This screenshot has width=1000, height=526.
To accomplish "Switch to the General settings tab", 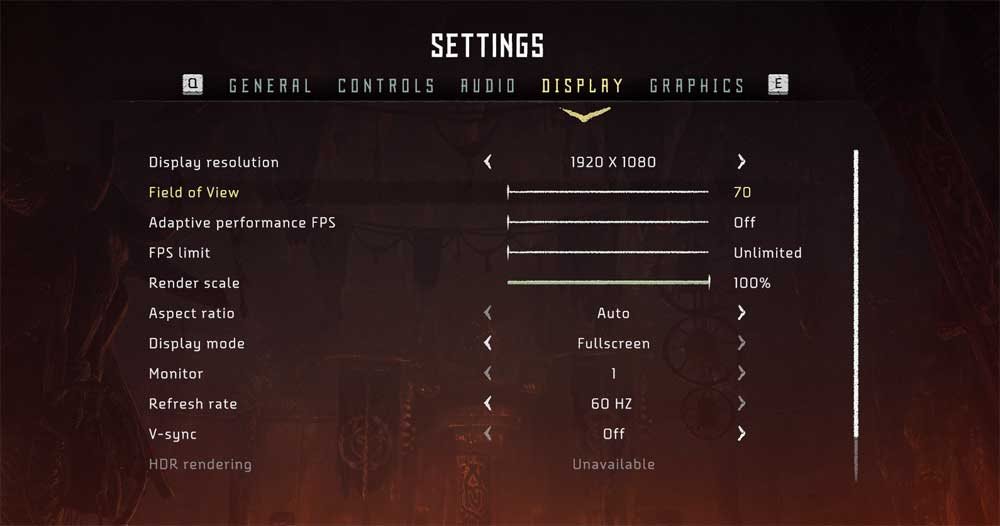I will click(x=270, y=86).
